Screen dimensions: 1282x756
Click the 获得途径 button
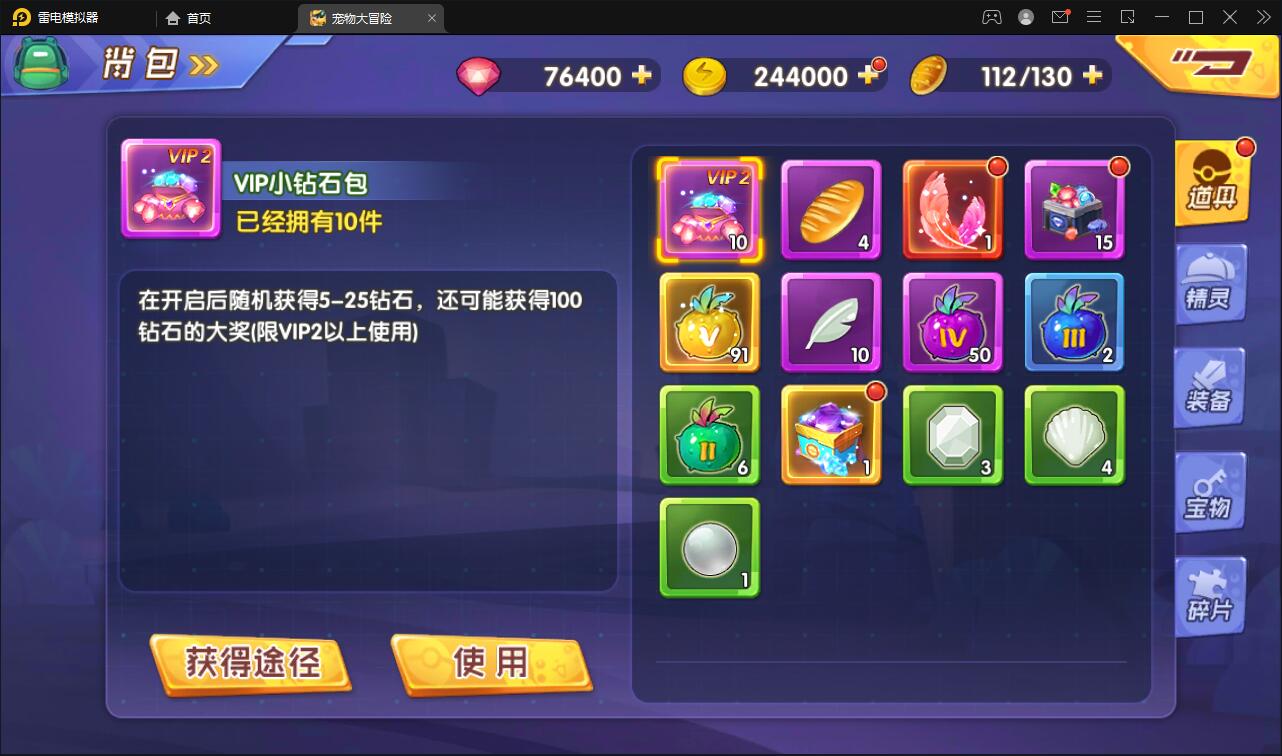point(250,663)
